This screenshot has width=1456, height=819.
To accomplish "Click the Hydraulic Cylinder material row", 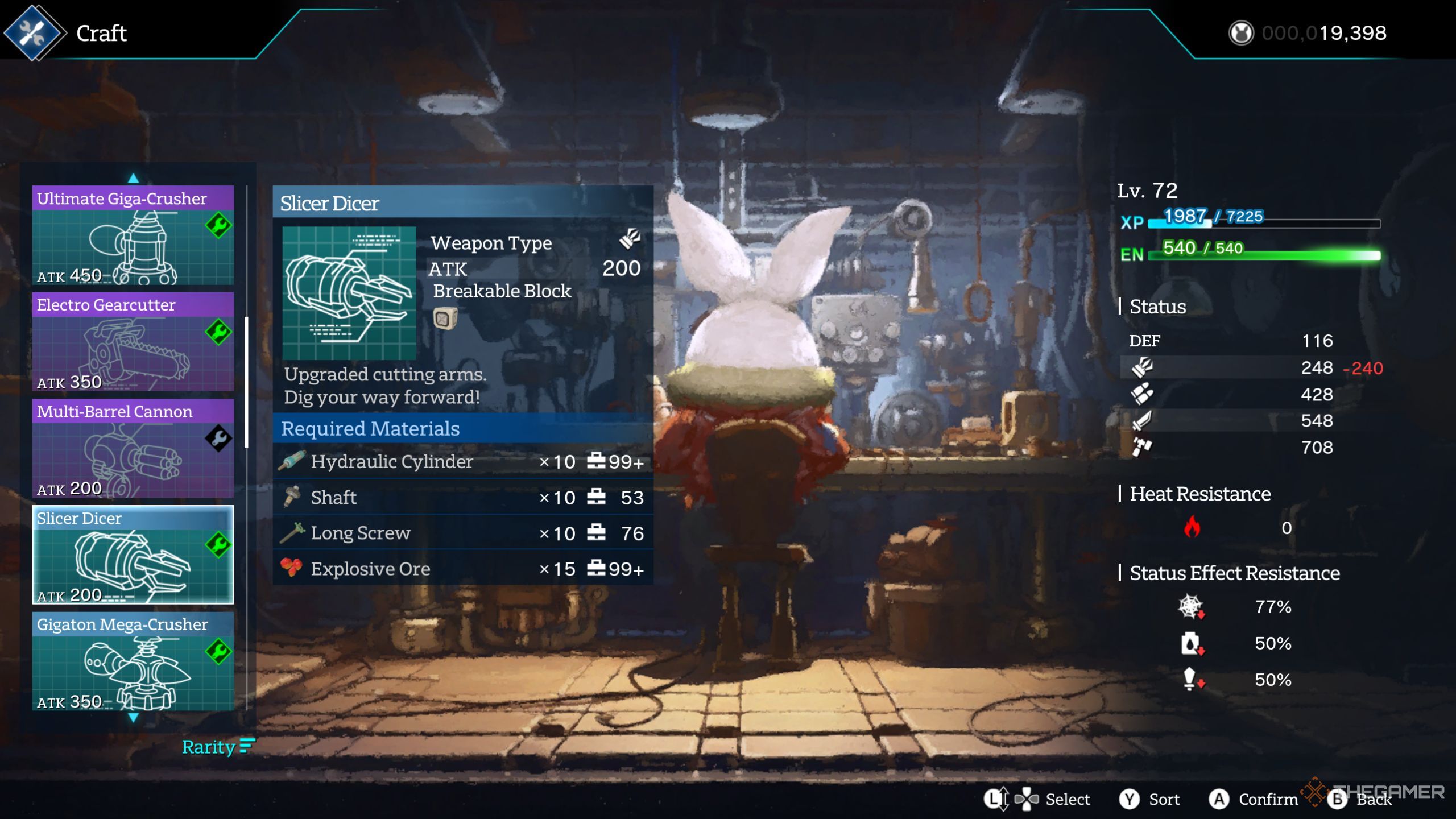I will [462, 461].
